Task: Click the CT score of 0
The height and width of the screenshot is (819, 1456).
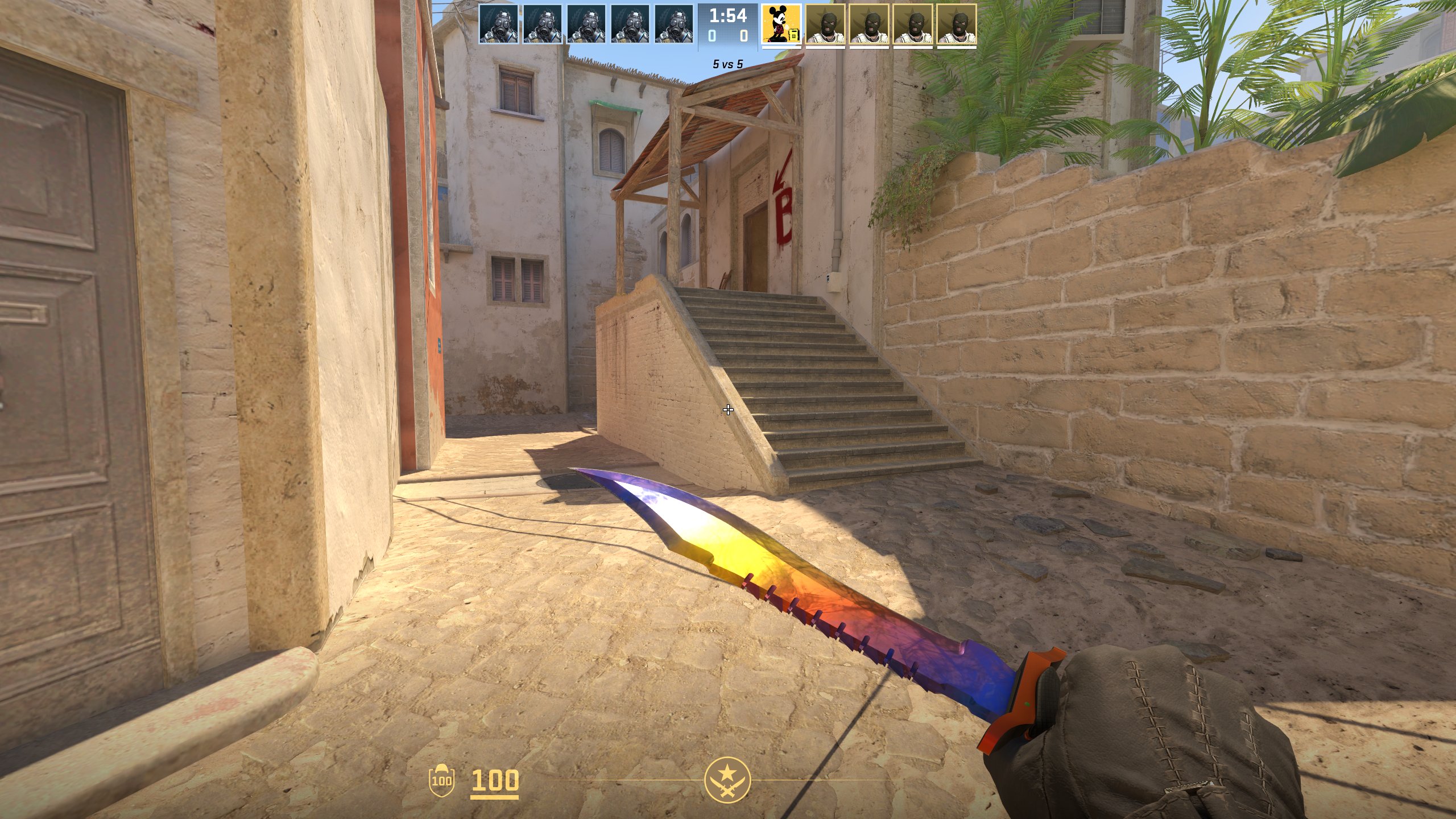Action: pyautogui.click(x=711, y=35)
